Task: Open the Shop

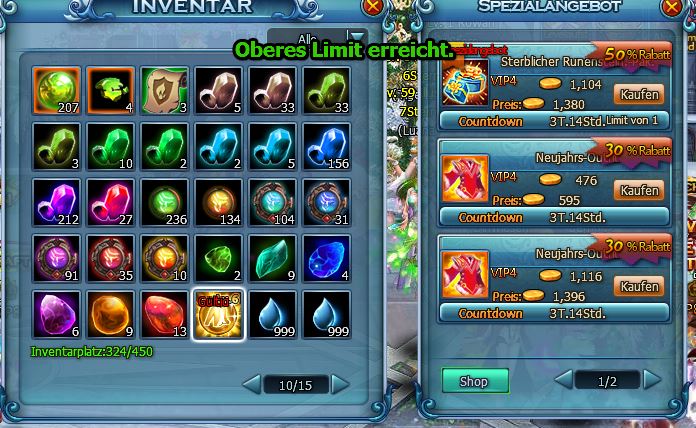Action: coord(474,380)
